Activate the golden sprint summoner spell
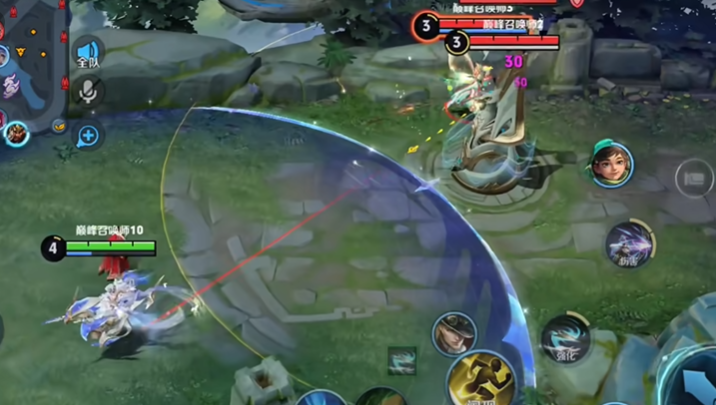The image size is (716, 405). tap(481, 381)
